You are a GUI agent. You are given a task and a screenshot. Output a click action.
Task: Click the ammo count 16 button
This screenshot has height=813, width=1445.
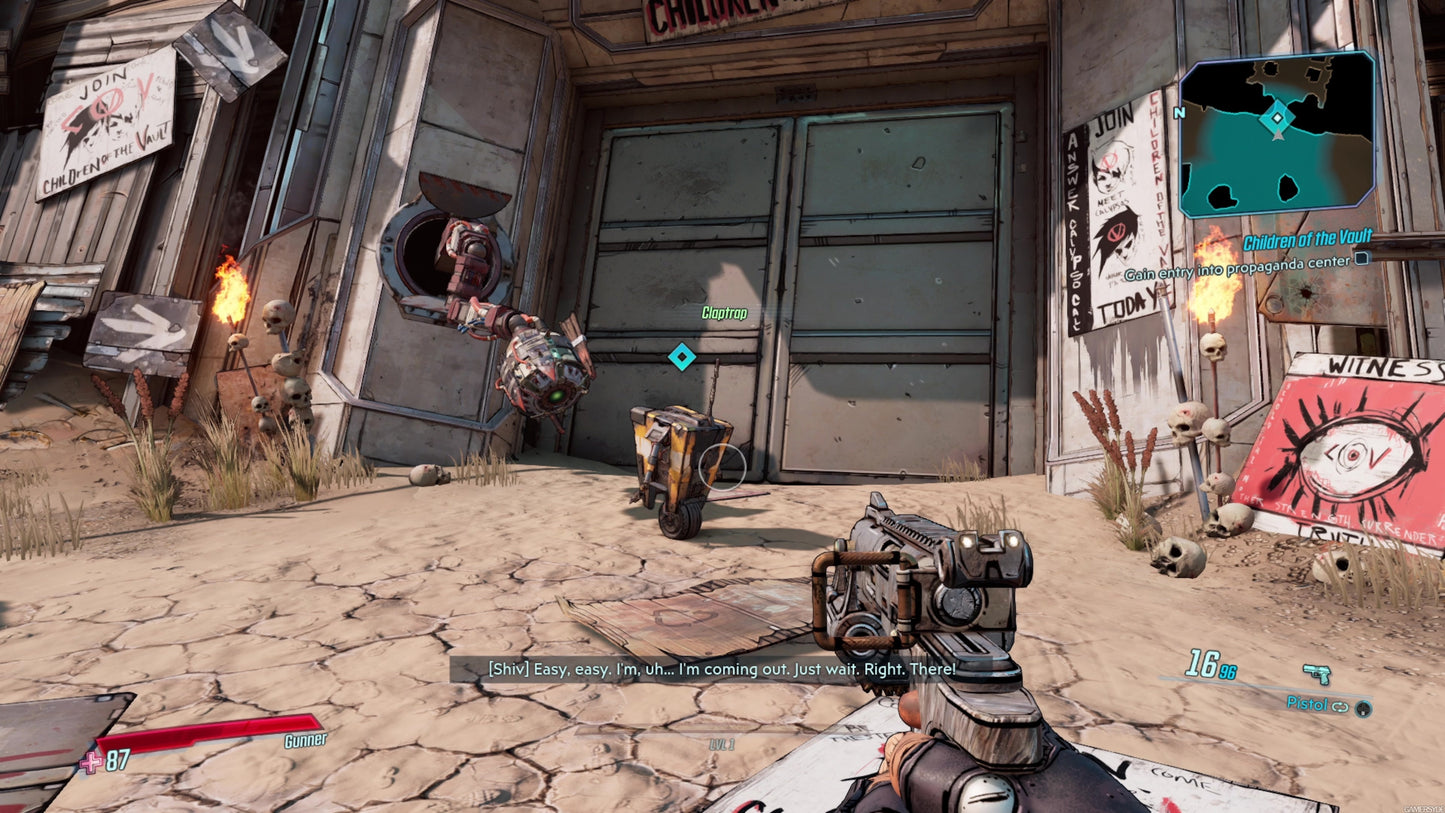tap(1204, 663)
